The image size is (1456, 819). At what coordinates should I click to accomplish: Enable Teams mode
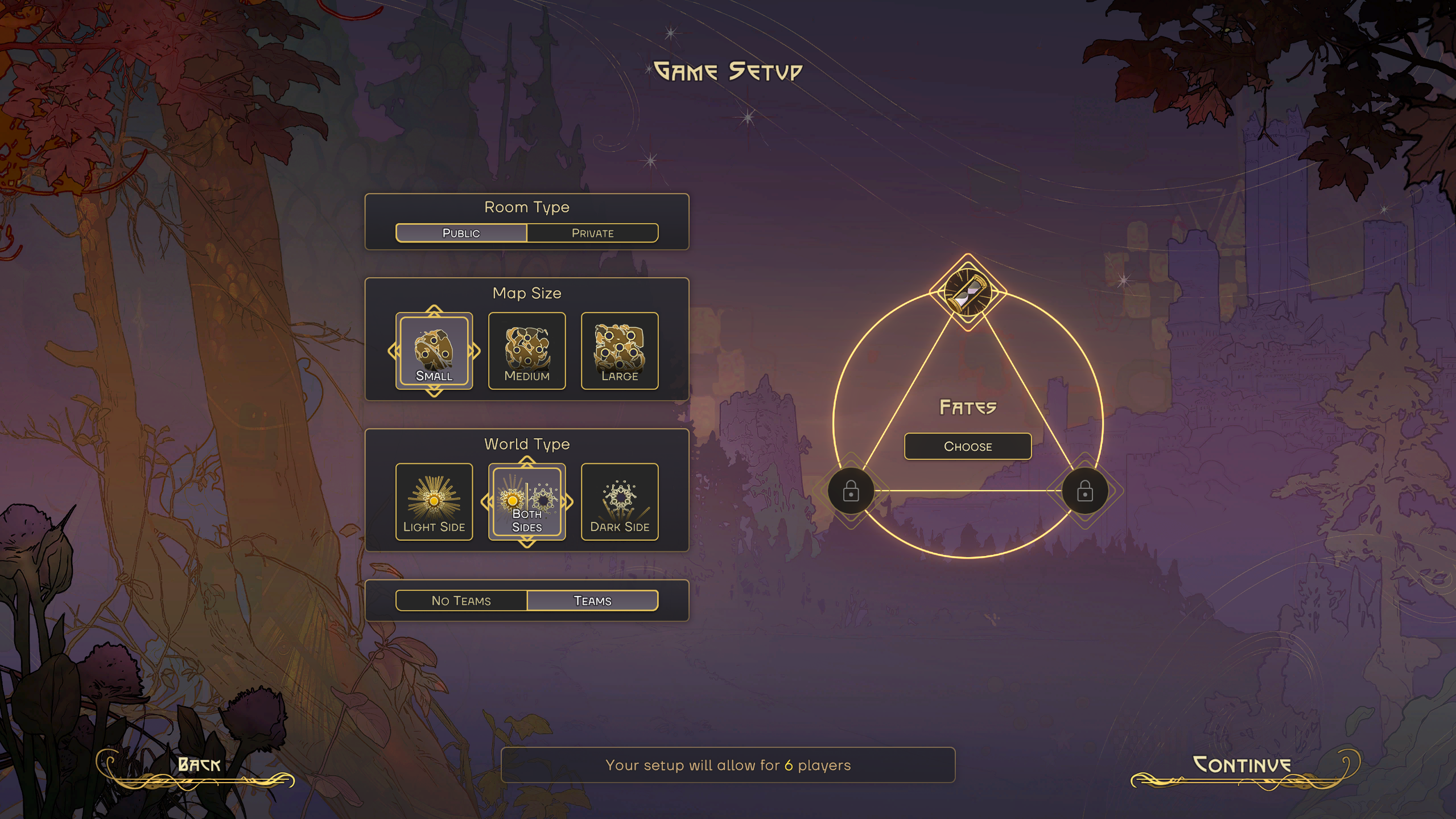[592, 600]
